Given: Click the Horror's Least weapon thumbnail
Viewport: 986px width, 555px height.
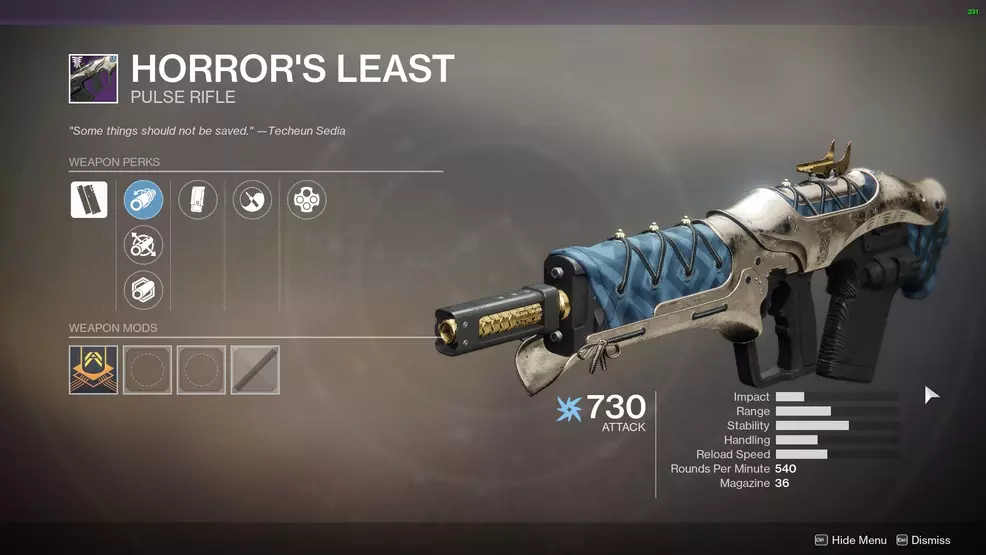Looking at the screenshot, I should [93, 79].
